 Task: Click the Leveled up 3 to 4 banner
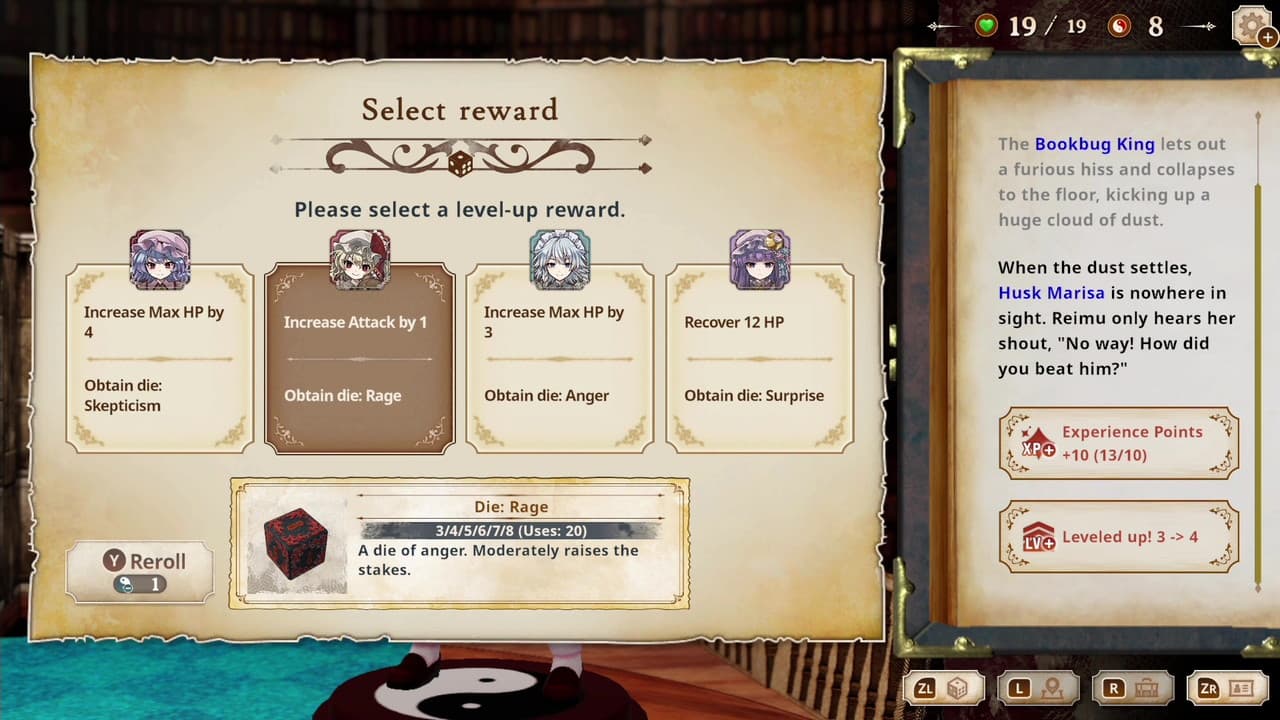click(x=1117, y=537)
